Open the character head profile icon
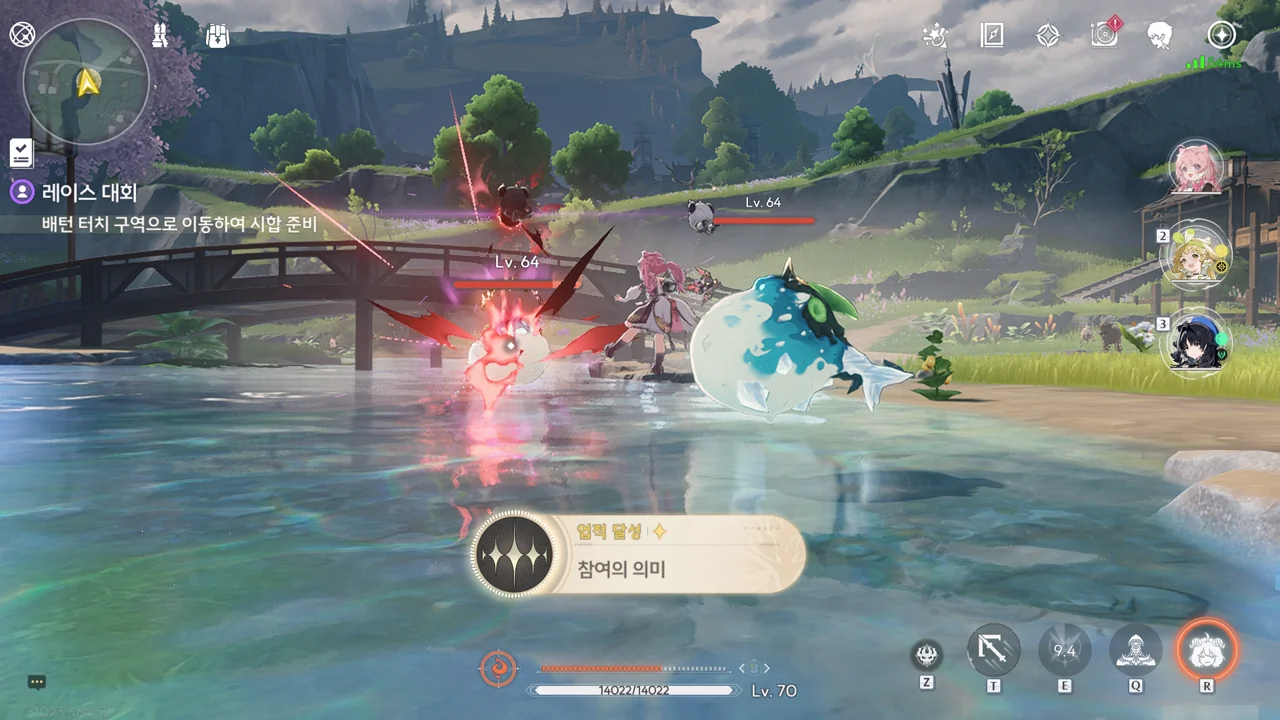 click(1160, 36)
